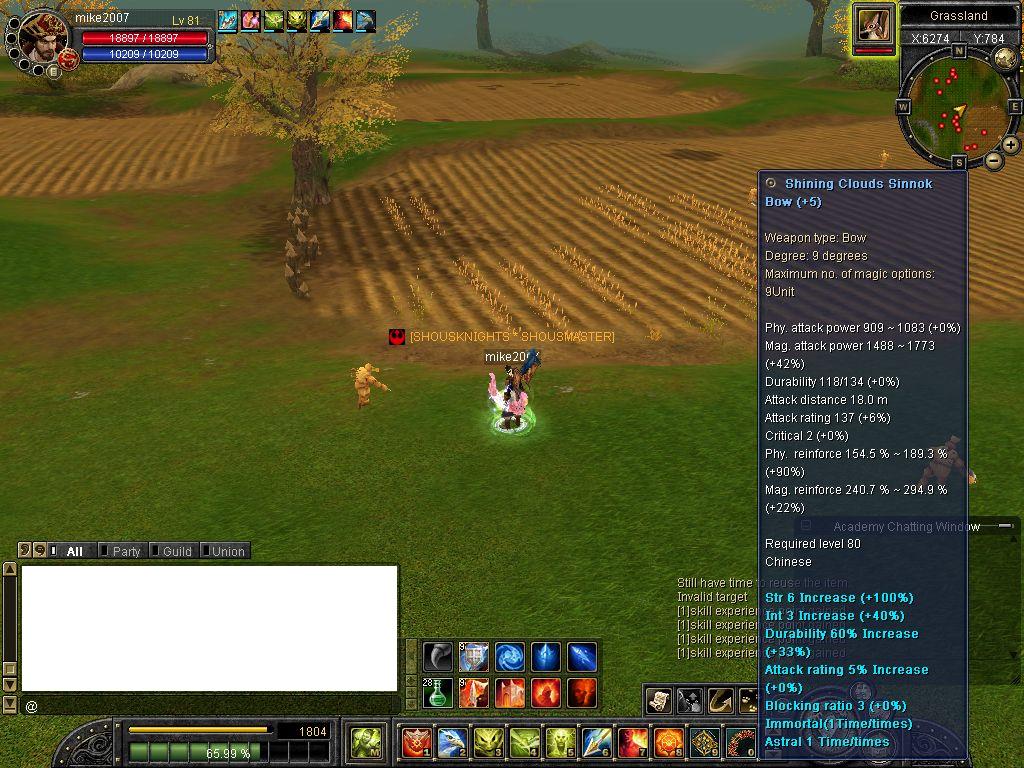1024x768 pixels.
Task: Select the Union chat tab
Action: pos(227,551)
